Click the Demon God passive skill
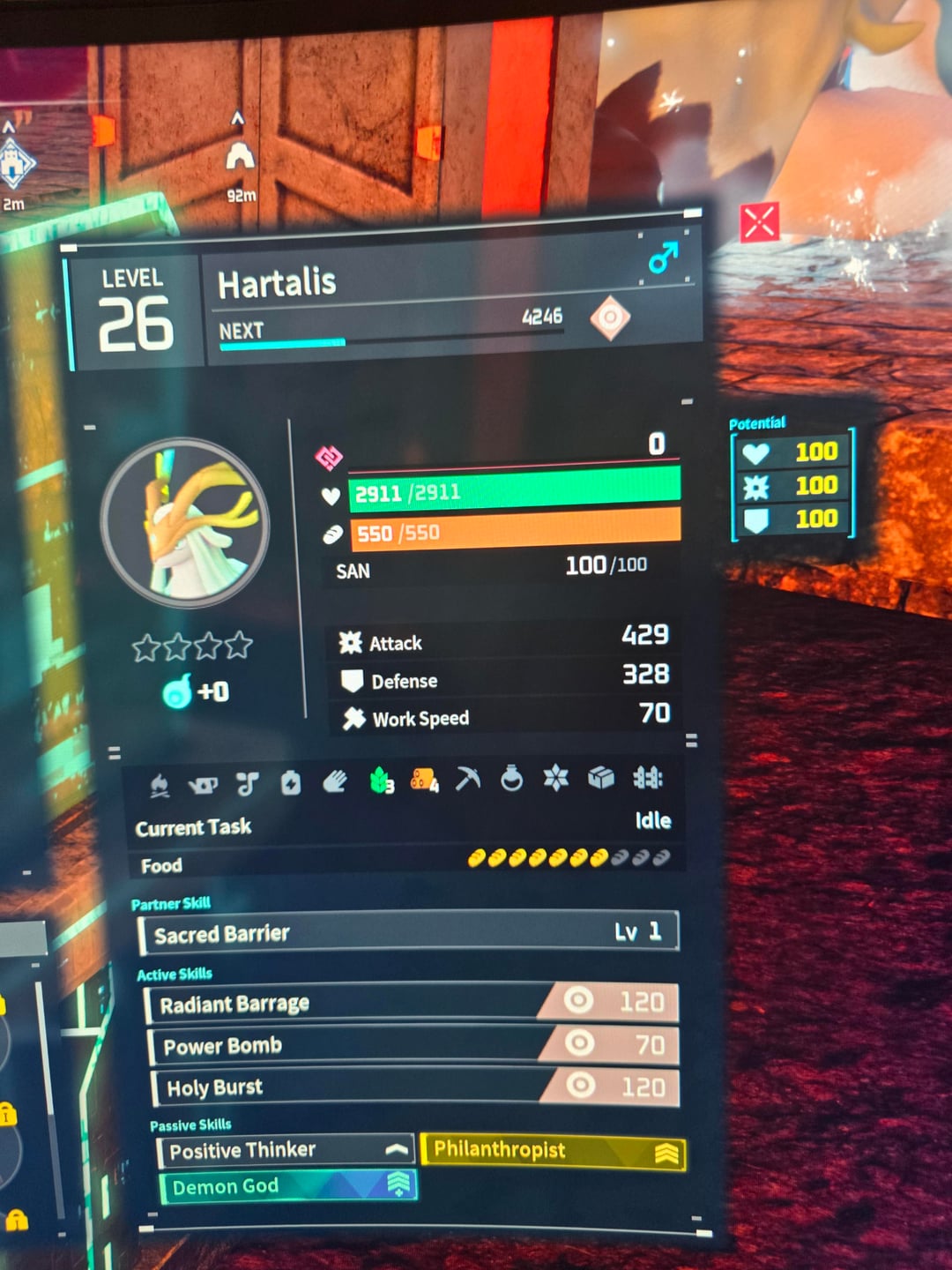This screenshot has height=1270, width=952. click(287, 1187)
